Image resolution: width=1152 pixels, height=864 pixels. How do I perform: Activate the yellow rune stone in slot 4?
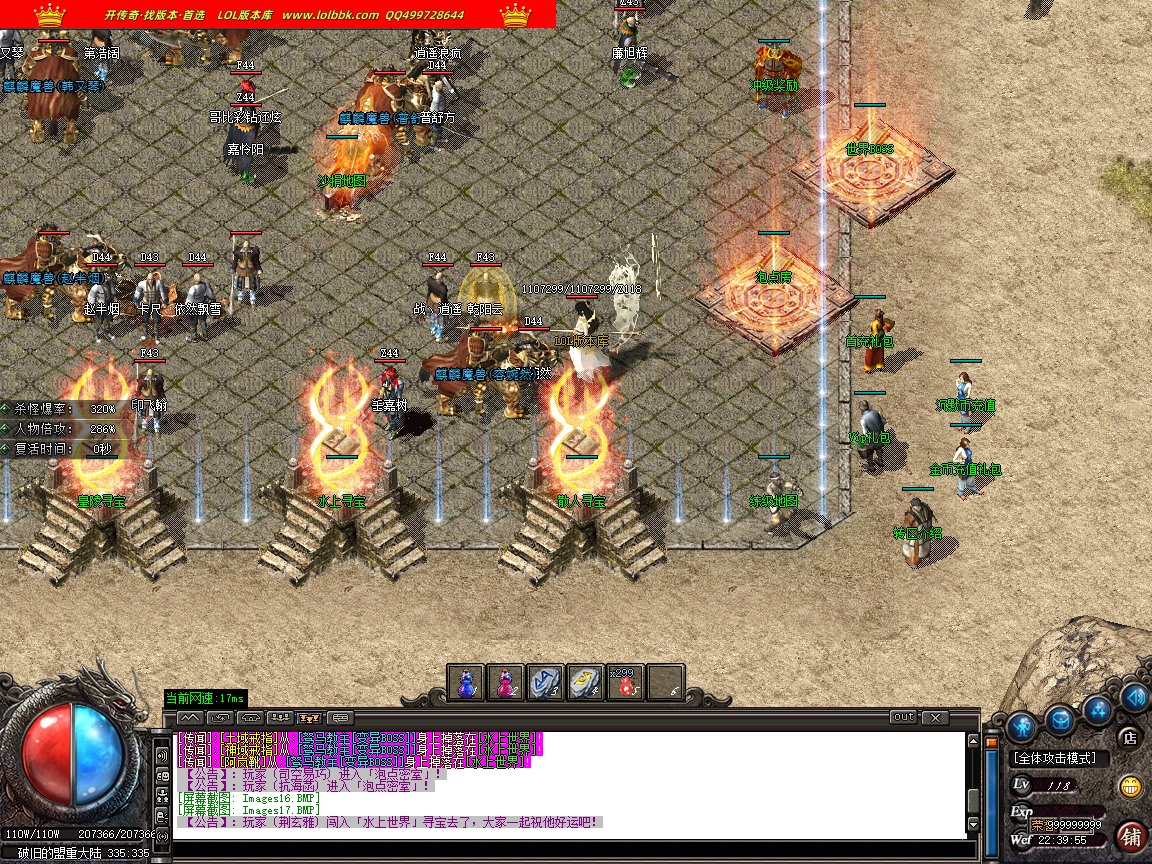[585, 683]
